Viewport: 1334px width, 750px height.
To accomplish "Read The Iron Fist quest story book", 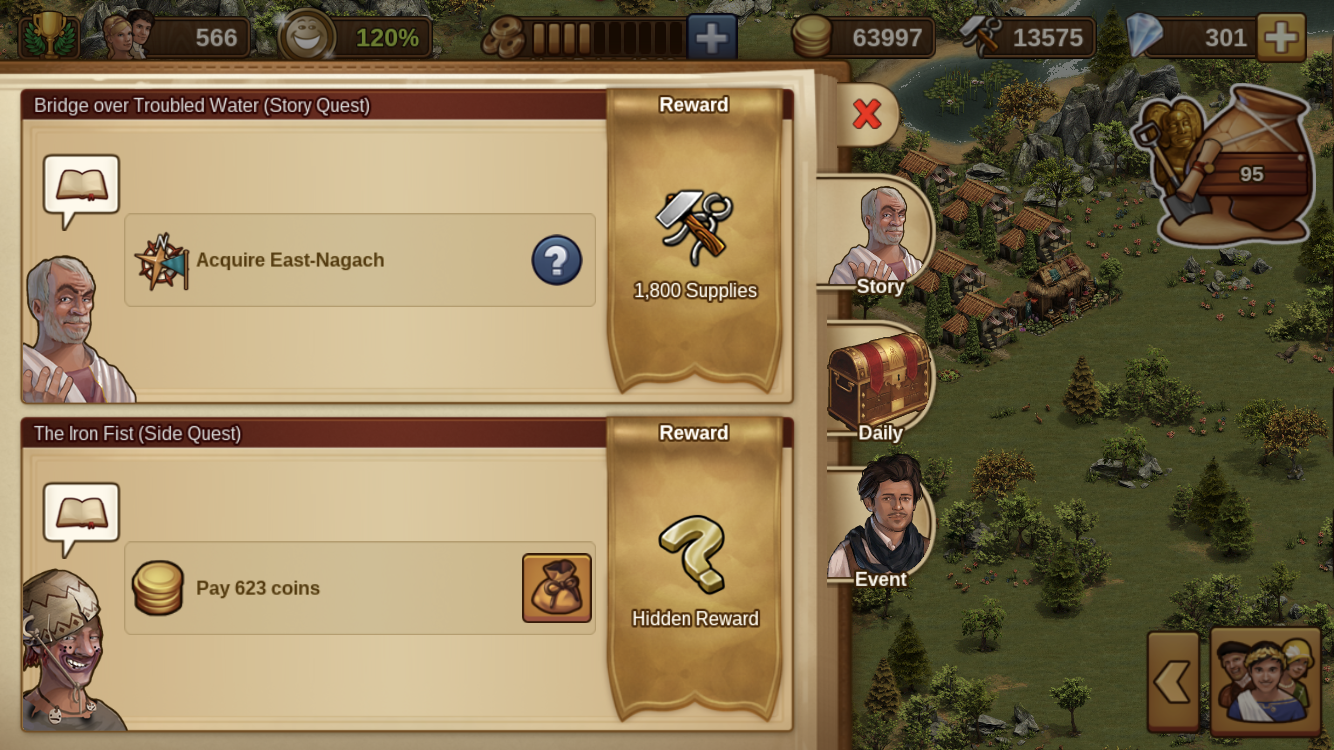I will [x=81, y=514].
